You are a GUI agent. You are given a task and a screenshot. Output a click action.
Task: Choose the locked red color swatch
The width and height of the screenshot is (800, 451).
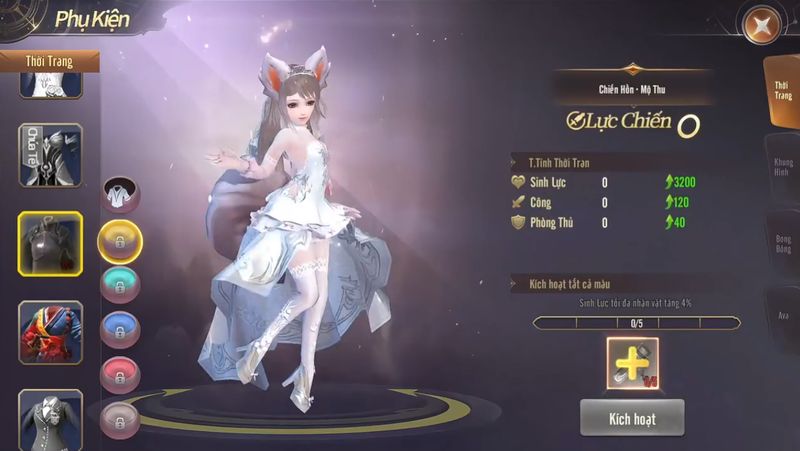click(x=121, y=372)
